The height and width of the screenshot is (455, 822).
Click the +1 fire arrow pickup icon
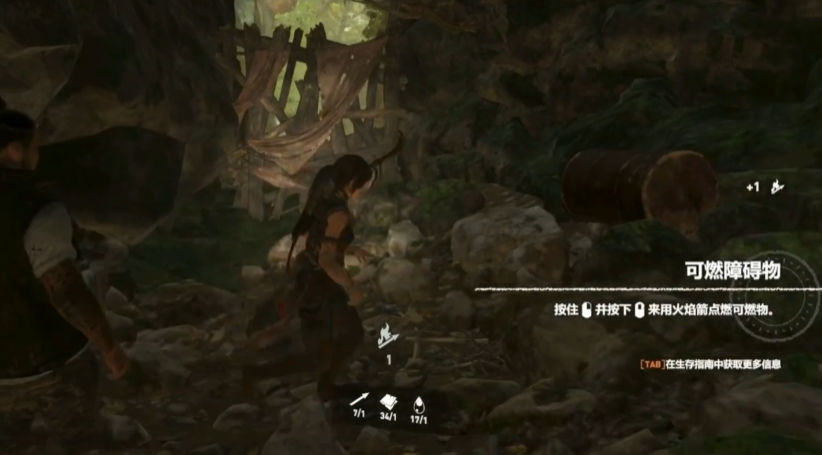(x=775, y=186)
